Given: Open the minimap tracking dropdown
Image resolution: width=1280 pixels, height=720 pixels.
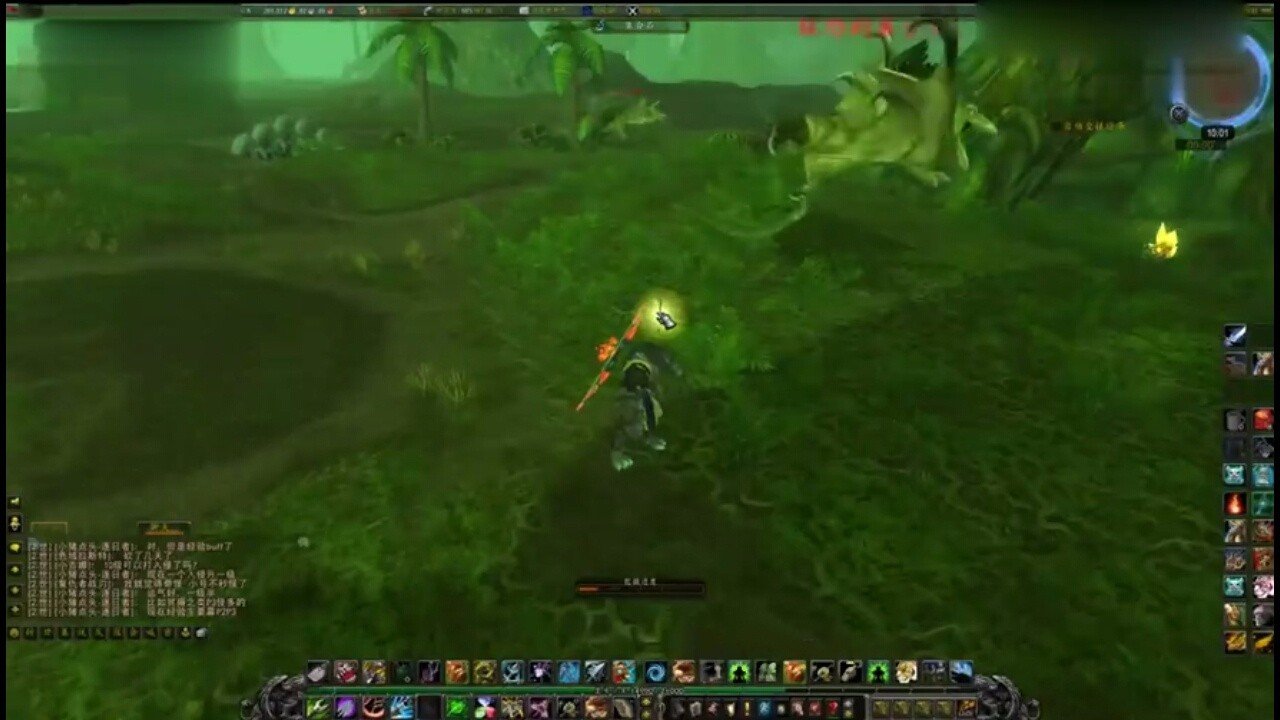Looking at the screenshot, I should [1178, 113].
